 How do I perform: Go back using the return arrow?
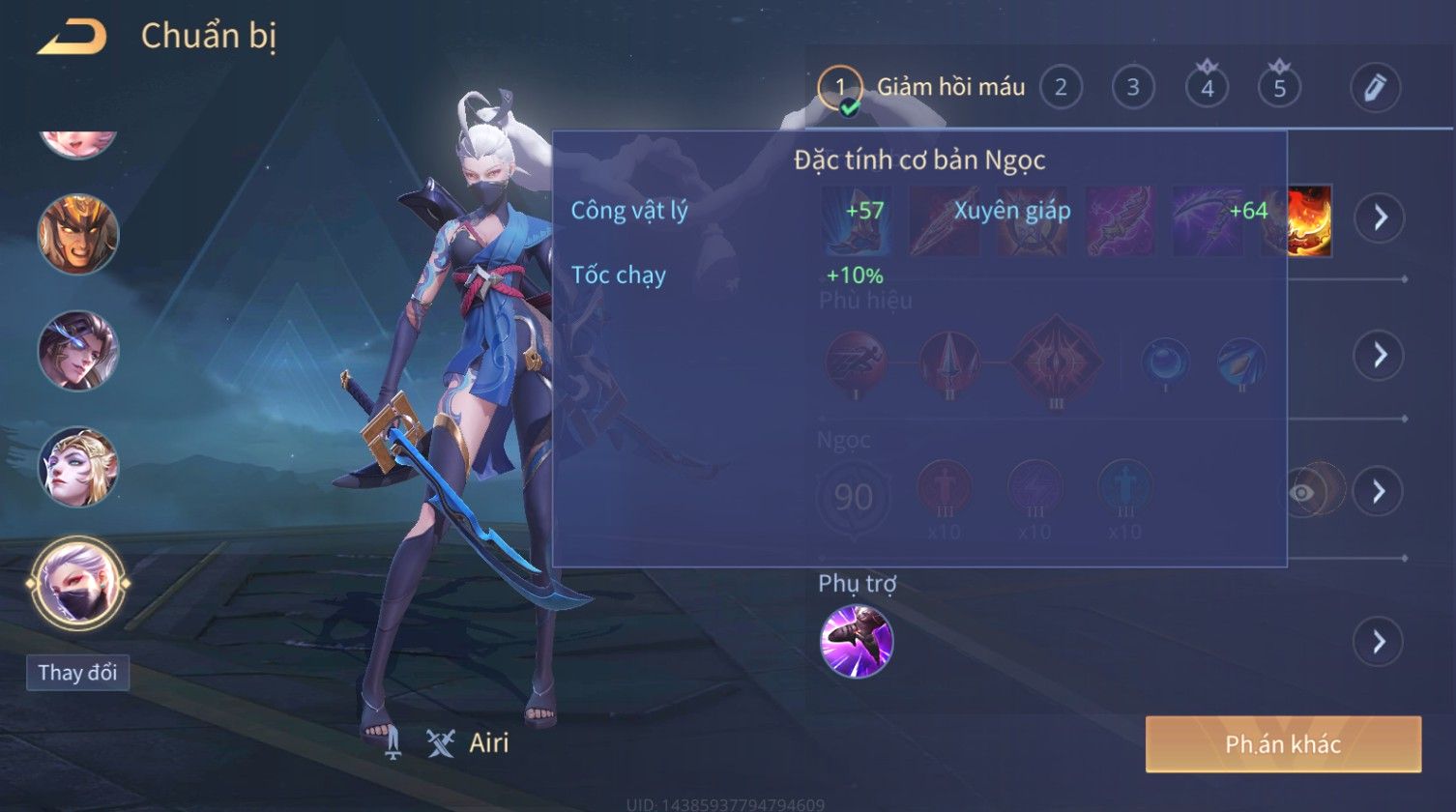[x=72, y=39]
